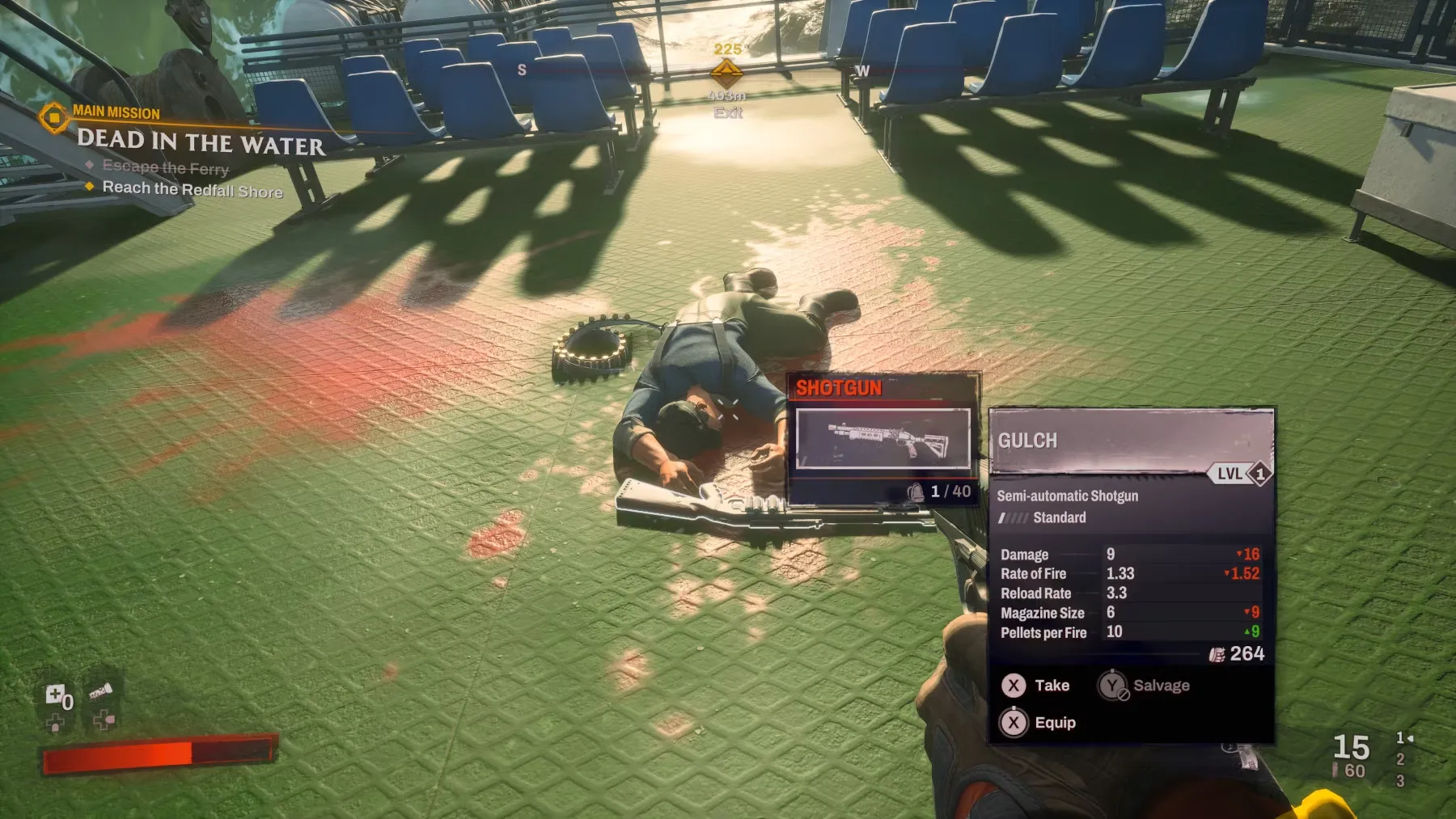1456x819 pixels.
Task: Select the shotgun thumbnail in loot card
Action: 882,438
